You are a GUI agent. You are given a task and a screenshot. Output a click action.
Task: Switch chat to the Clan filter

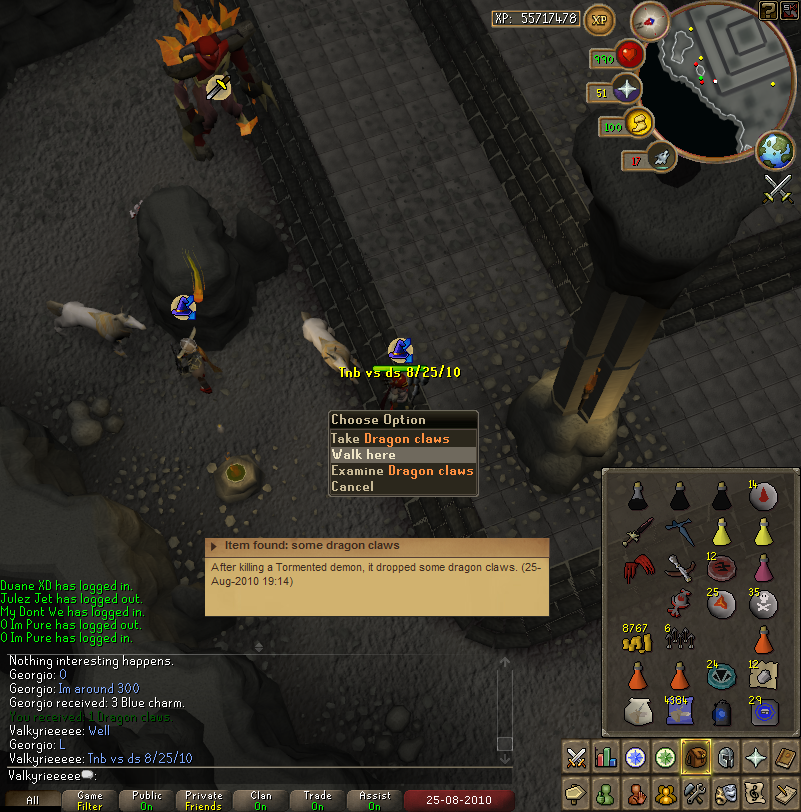[x=261, y=800]
